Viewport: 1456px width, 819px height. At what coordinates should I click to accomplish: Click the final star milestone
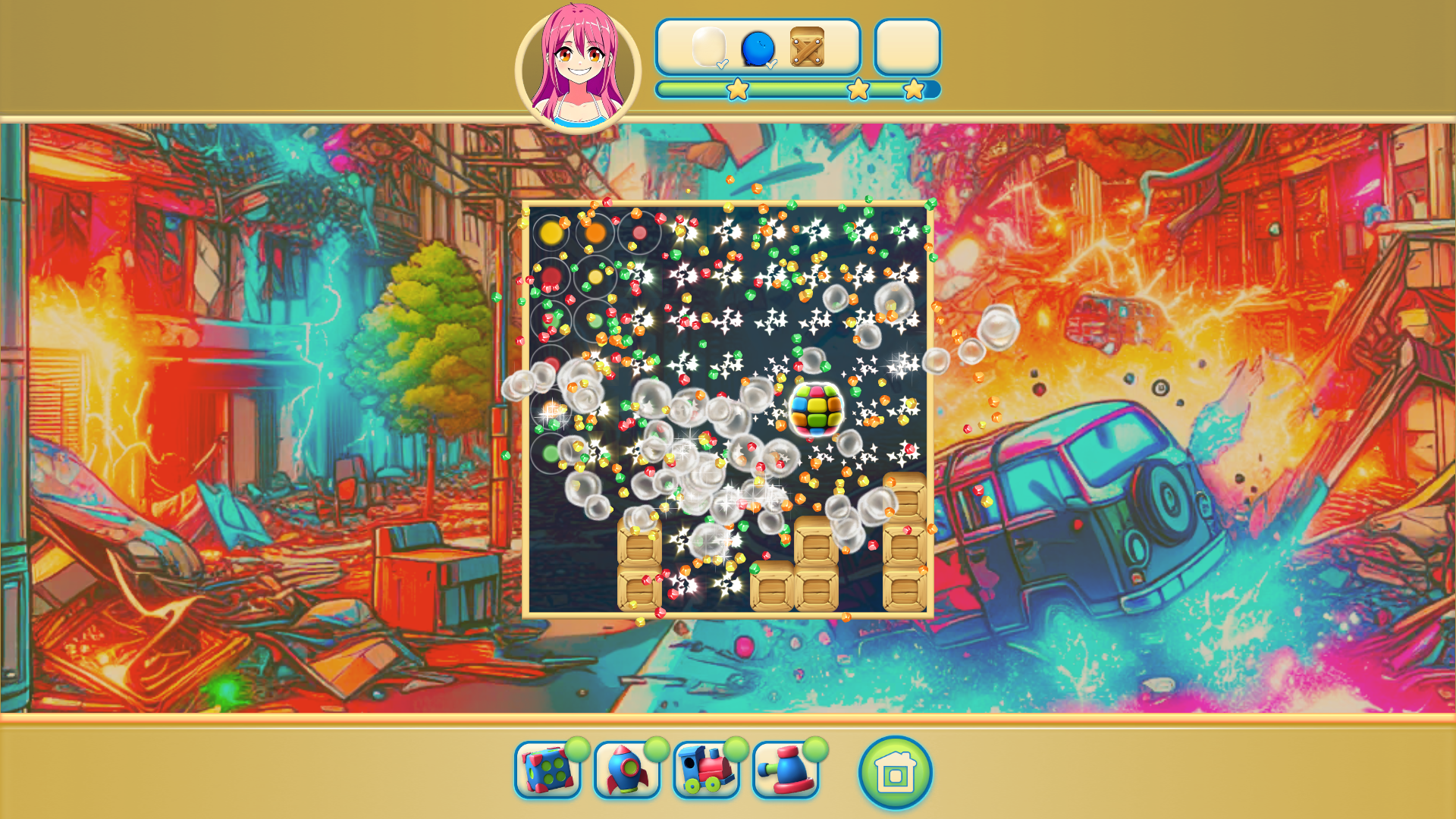click(915, 89)
